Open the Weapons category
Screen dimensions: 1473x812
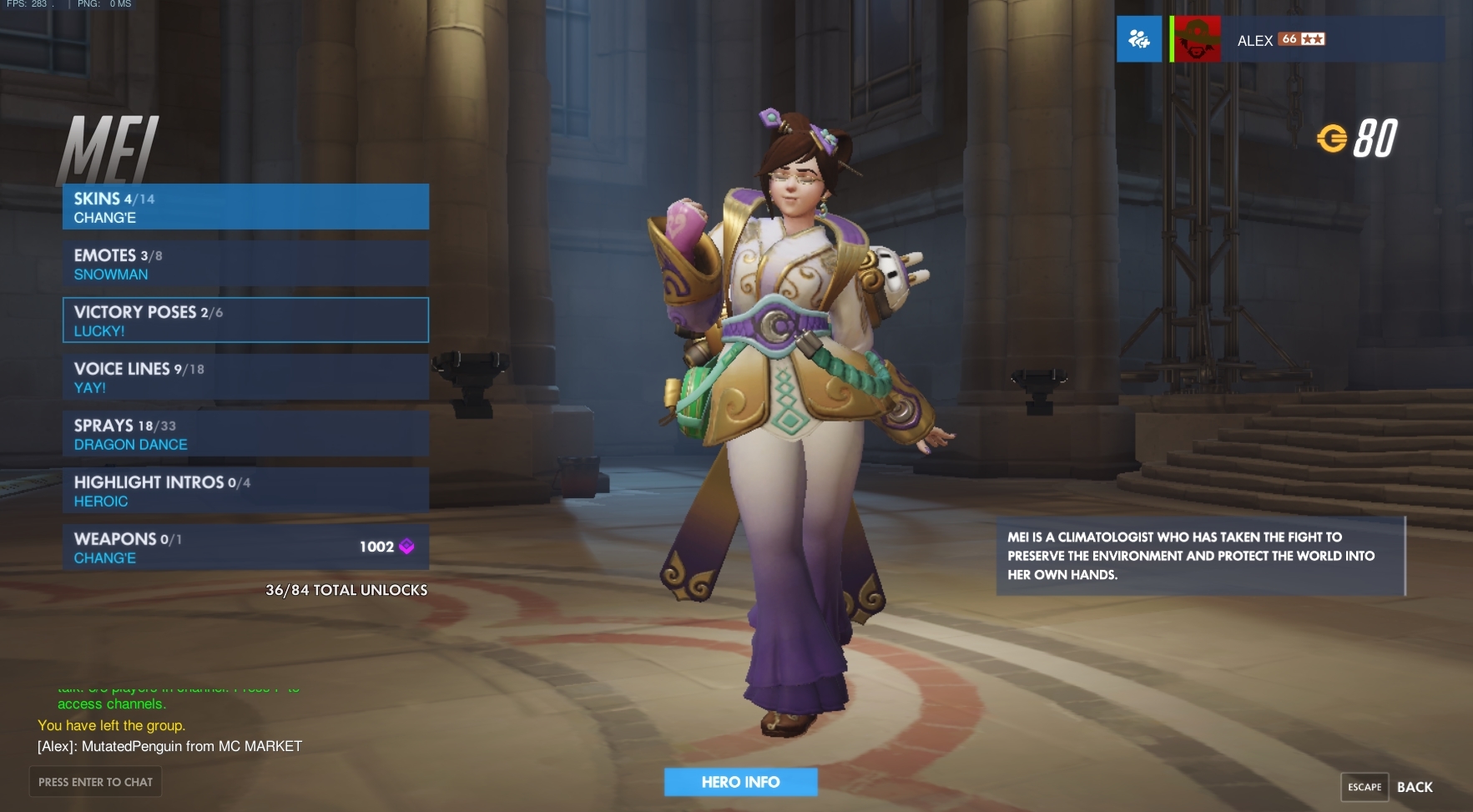245,547
